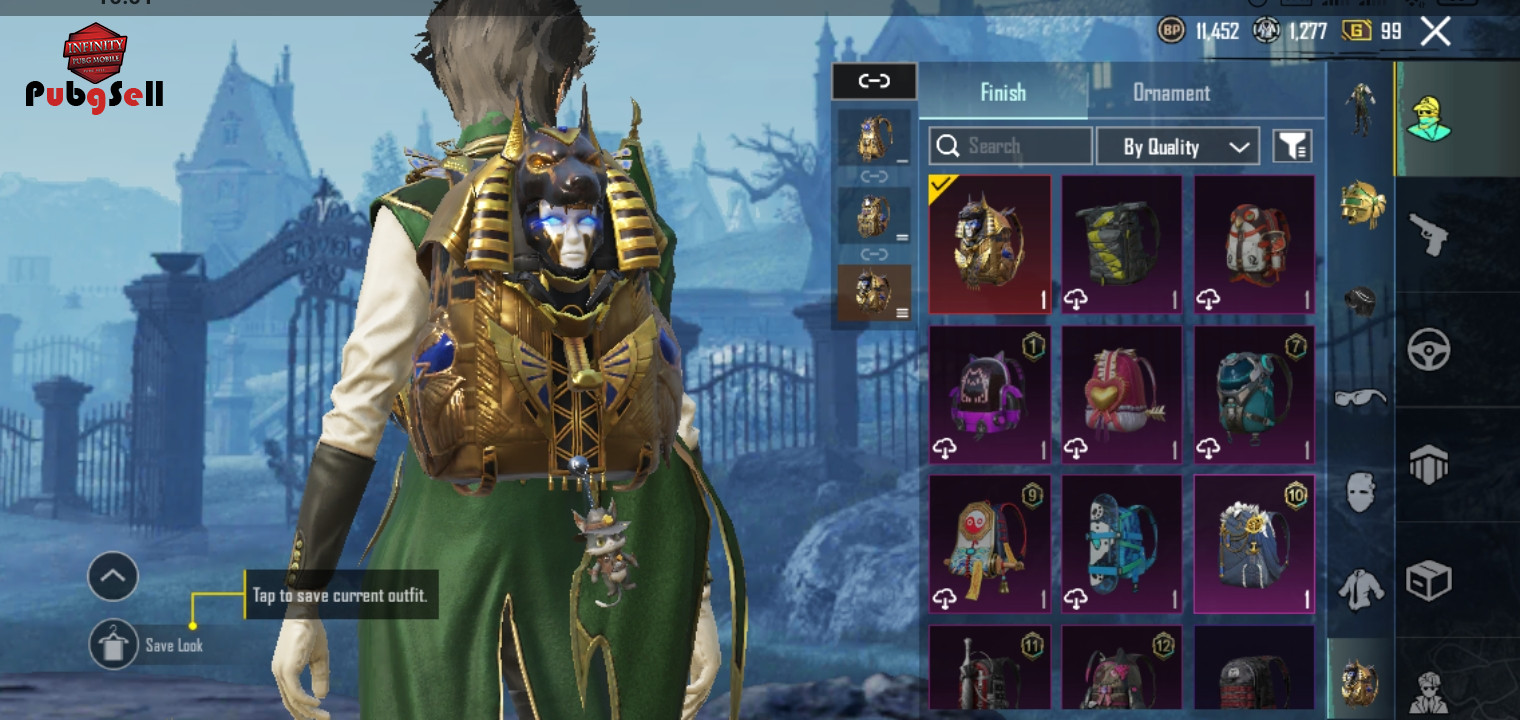
Task: Pick the blue skateboard backpack
Action: point(1121,544)
